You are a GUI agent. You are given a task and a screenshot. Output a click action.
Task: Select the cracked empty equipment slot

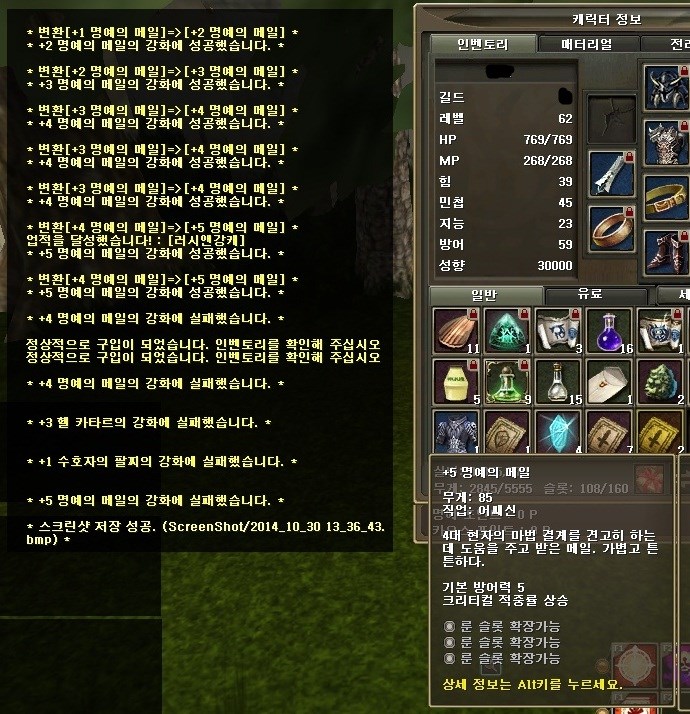pyautogui.click(x=608, y=117)
